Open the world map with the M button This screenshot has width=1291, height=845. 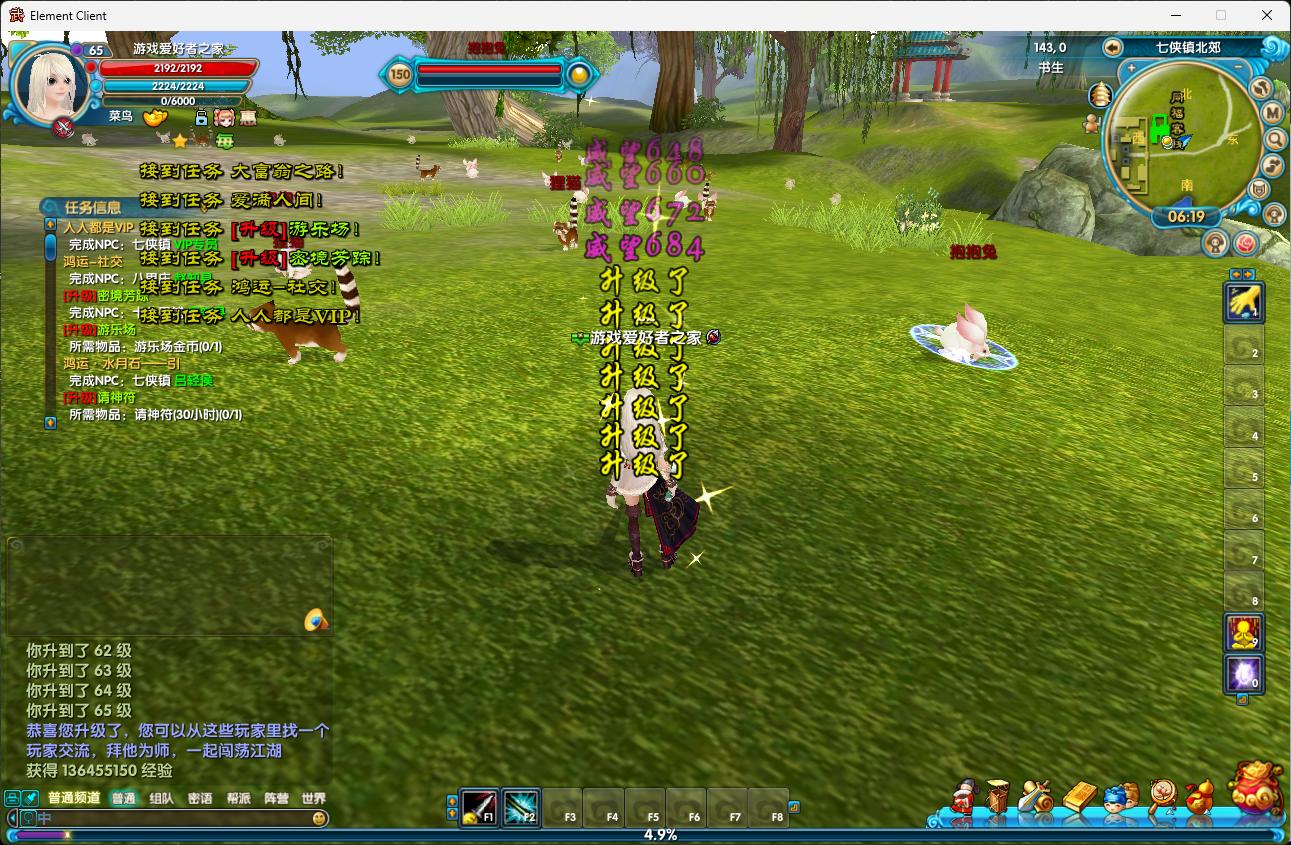pos(1273,113)
